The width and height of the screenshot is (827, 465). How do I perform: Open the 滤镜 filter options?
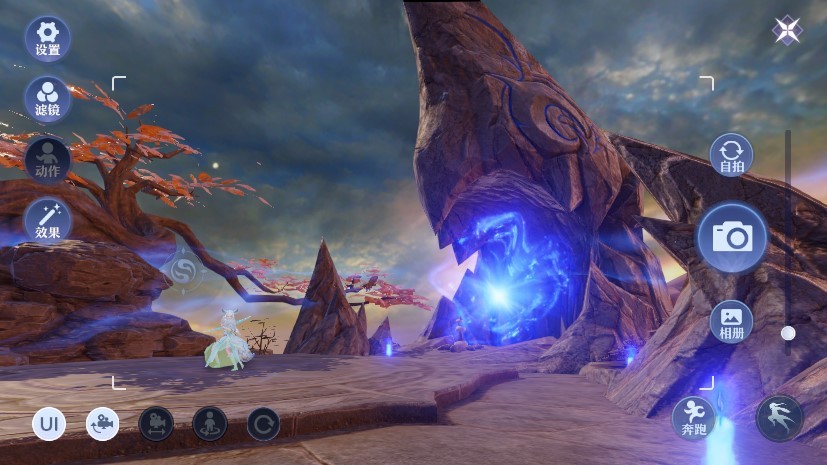coord(47,98)
